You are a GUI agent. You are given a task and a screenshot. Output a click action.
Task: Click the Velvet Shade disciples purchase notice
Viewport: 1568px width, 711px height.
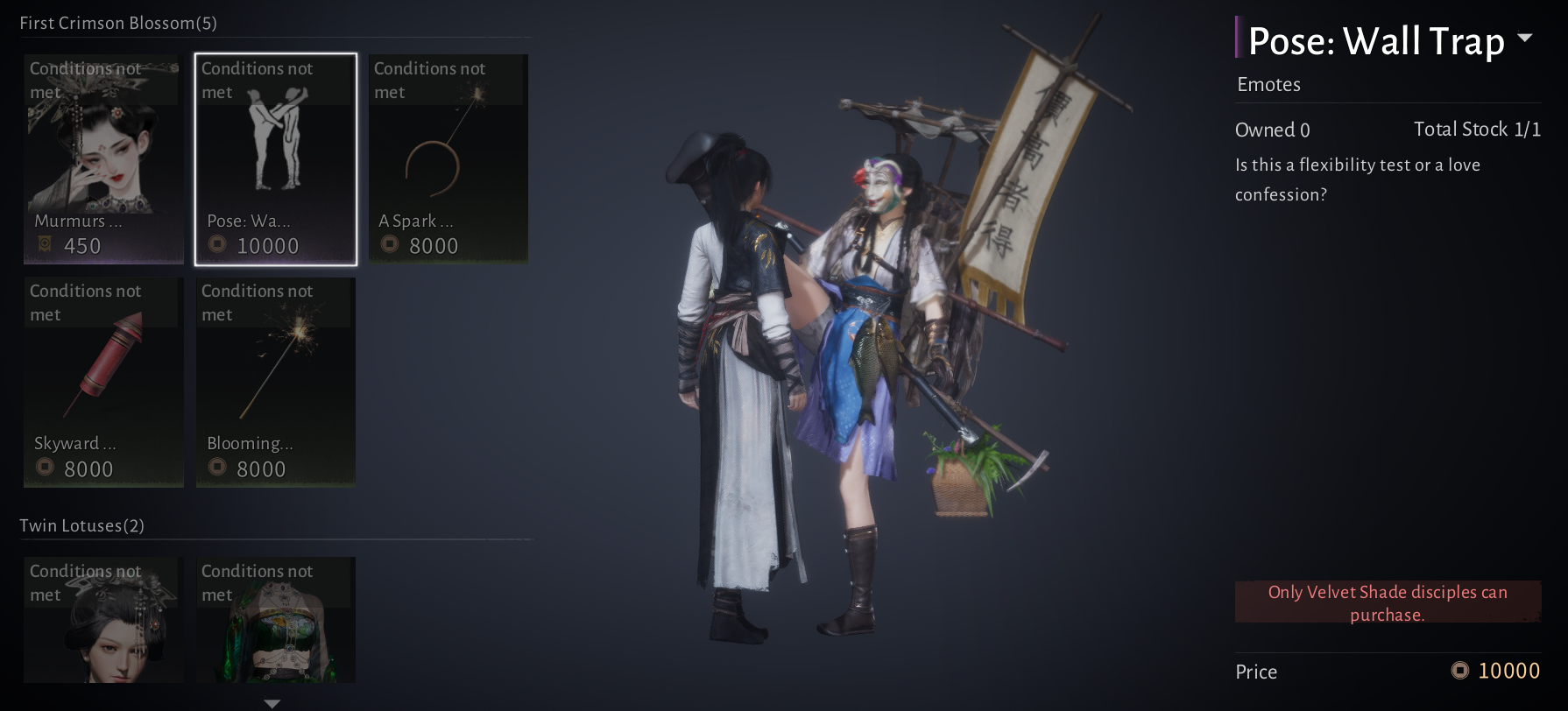point(1388,602)
